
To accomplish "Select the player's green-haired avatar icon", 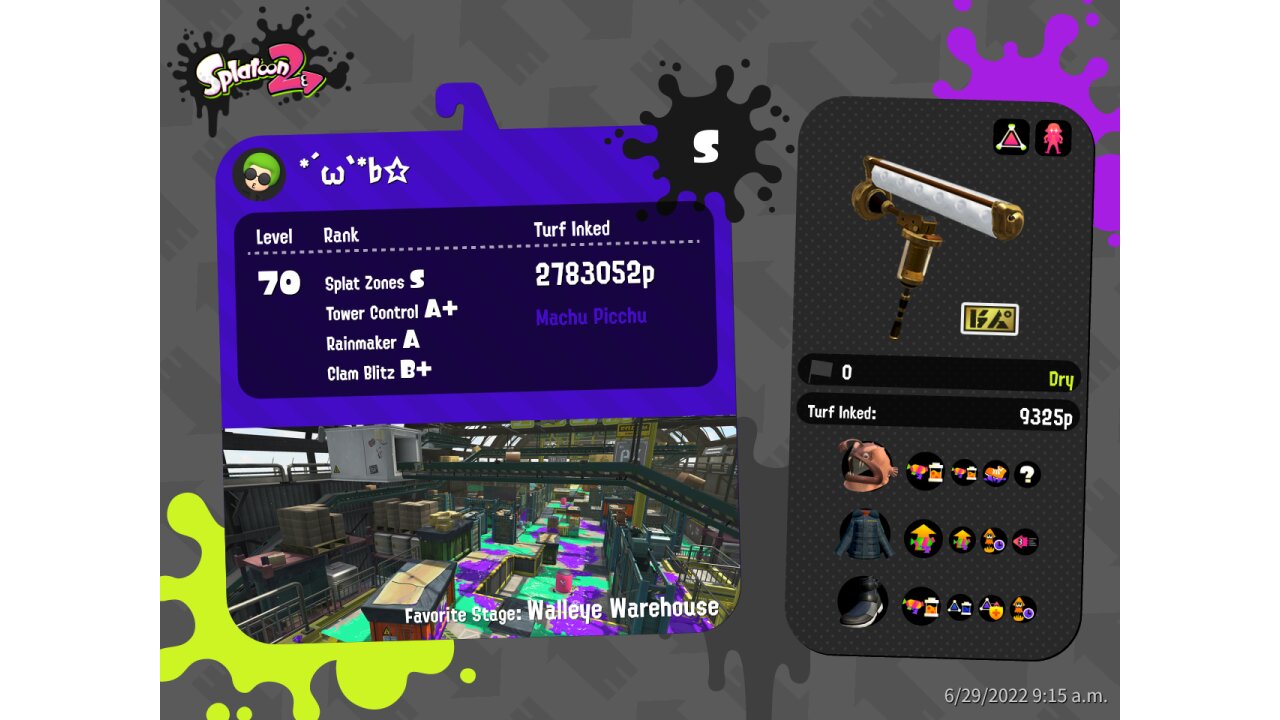I will pos(259,175).
